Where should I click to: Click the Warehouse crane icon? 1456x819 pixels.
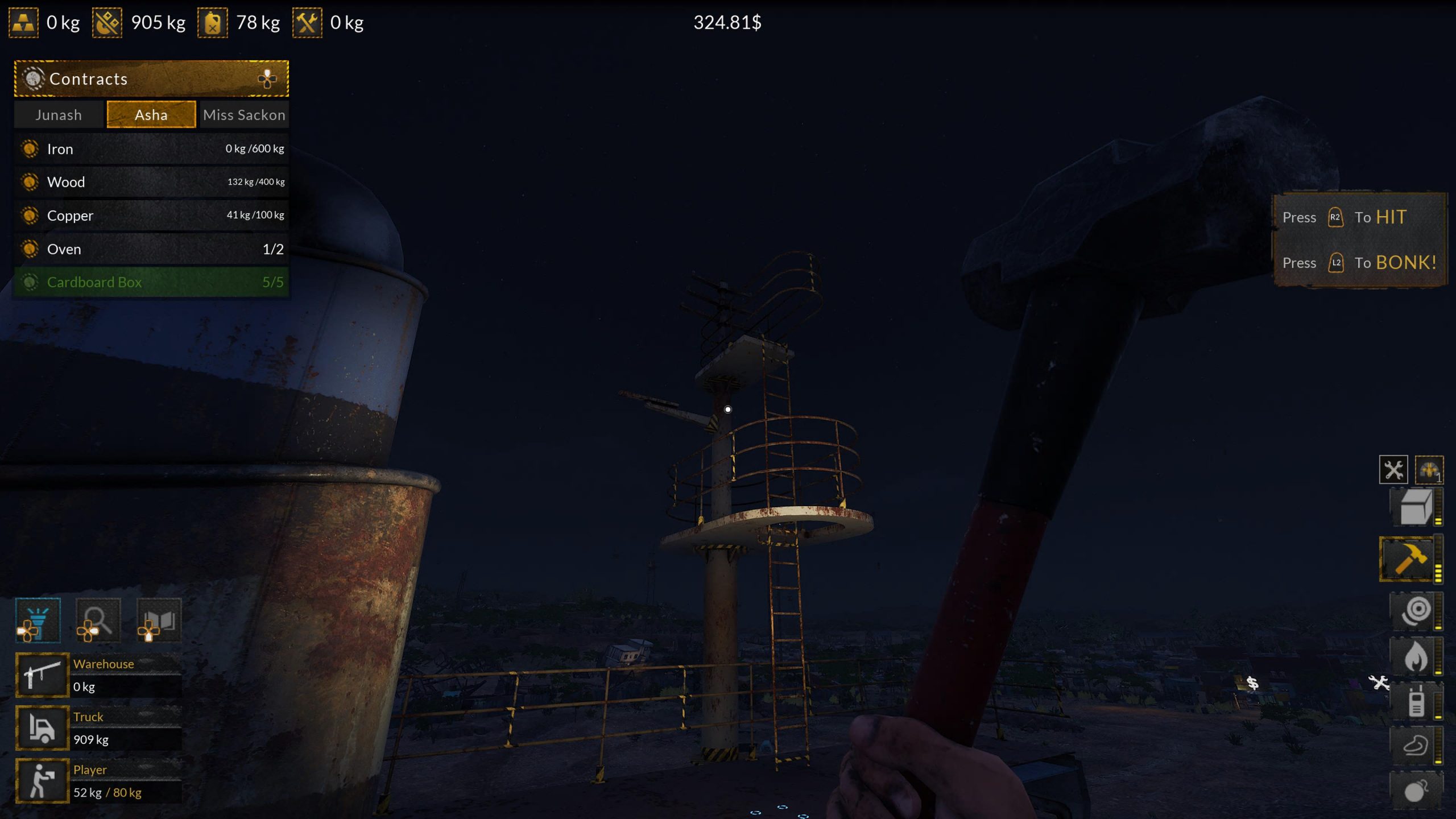[42, 675]
